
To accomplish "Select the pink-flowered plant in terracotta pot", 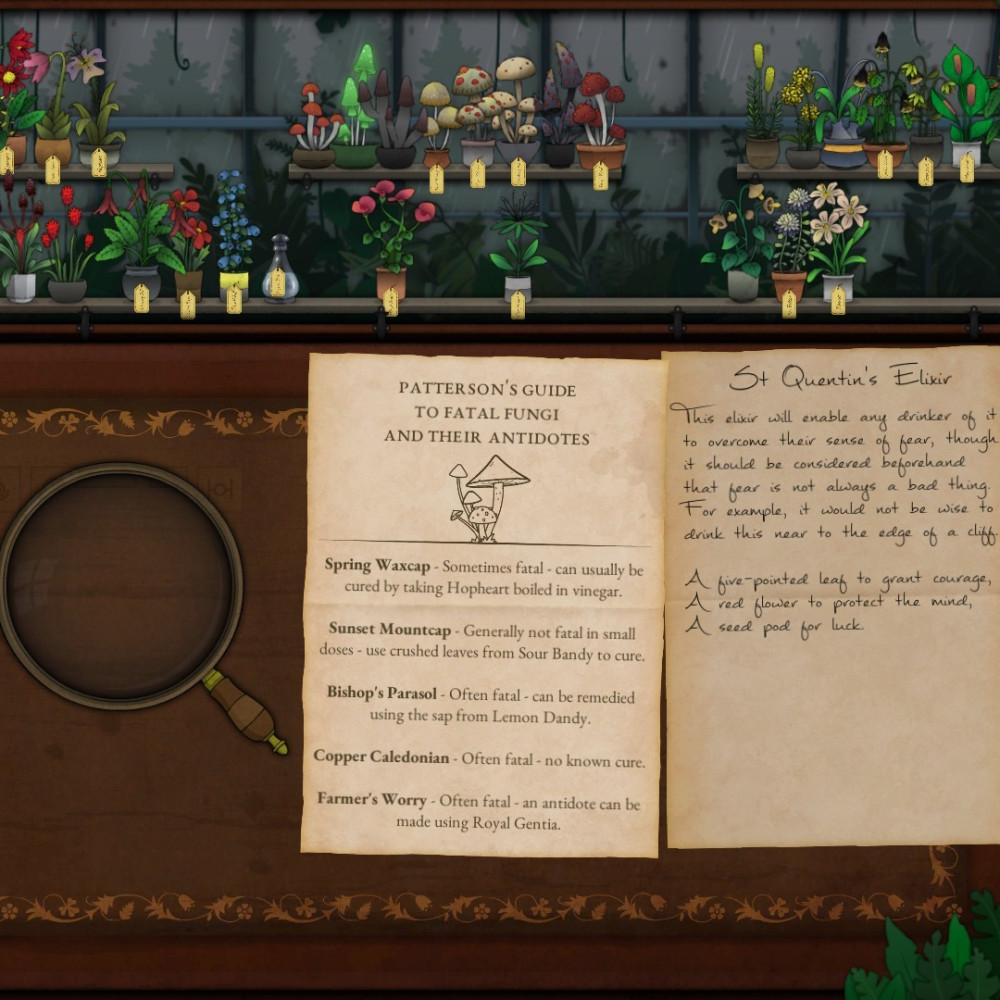I will click(392, 235).
